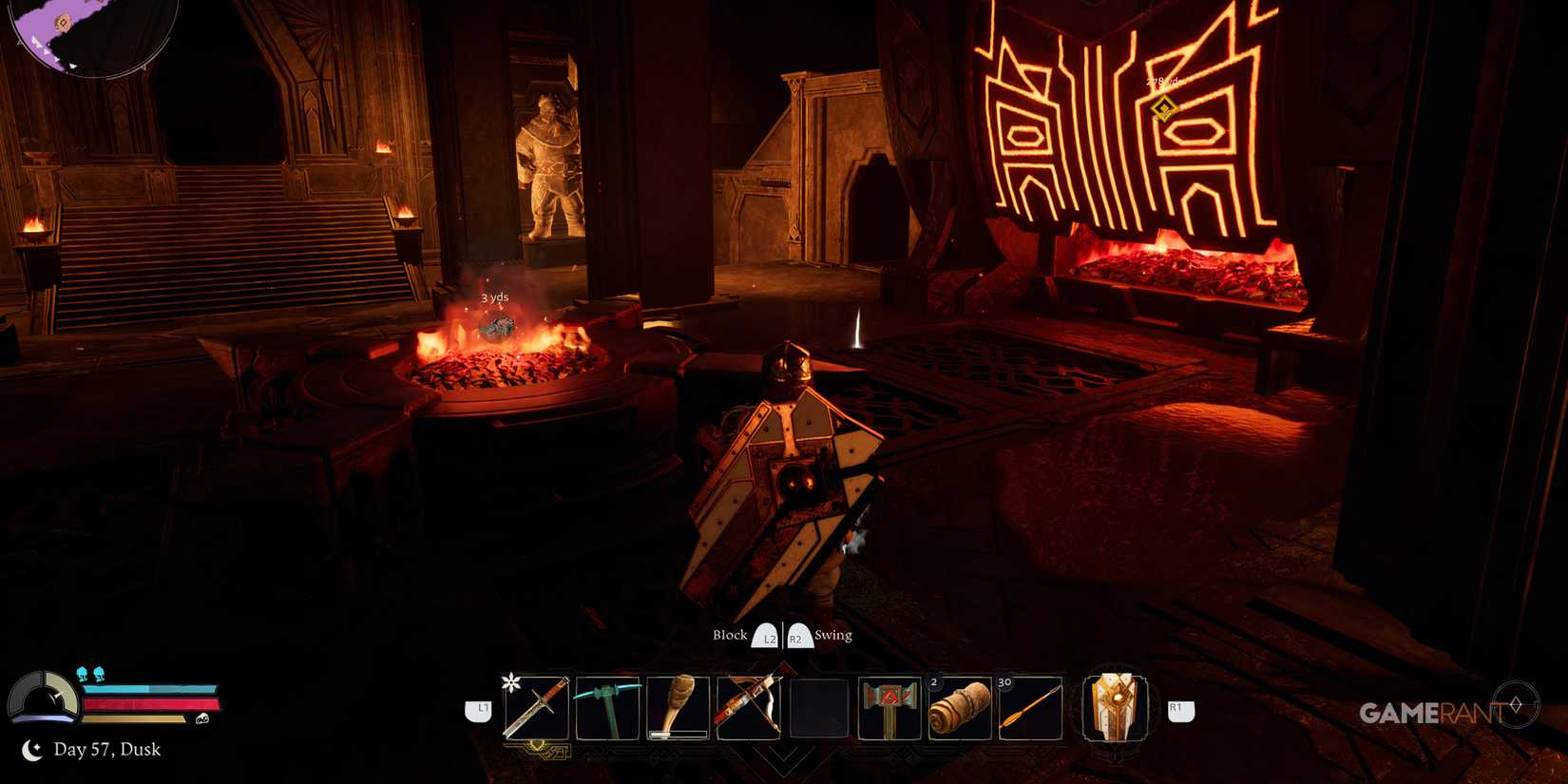Click the Day 57, Dusk label

click(106, 750)
